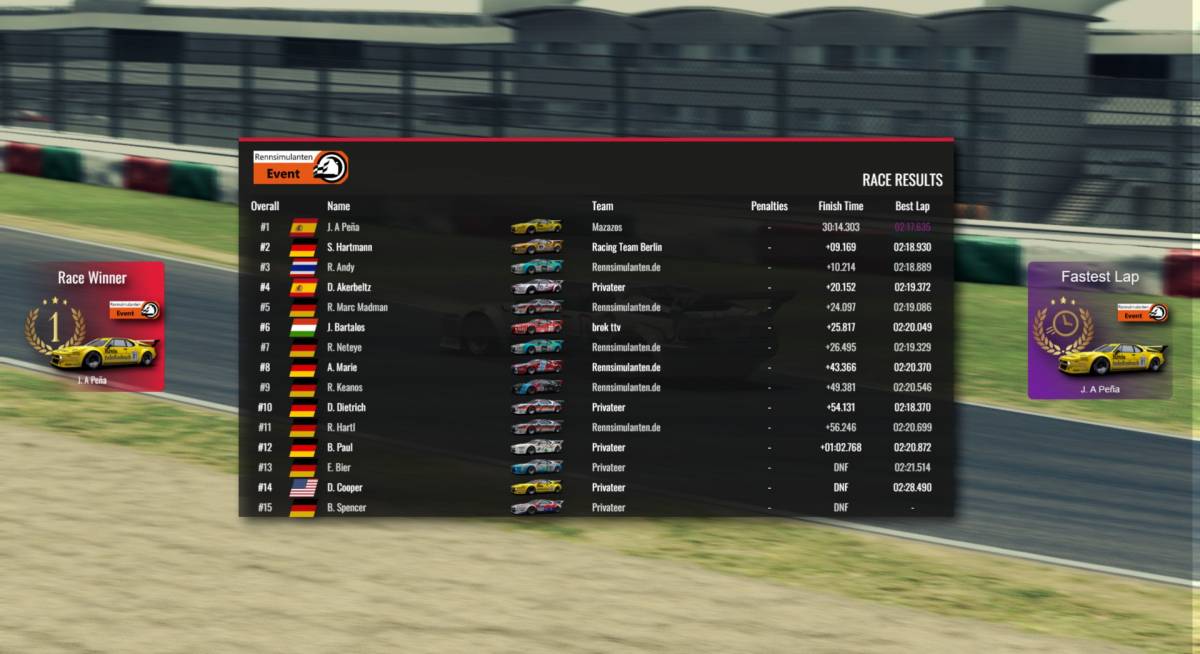Open the Race Winner card

pyautogui.click(x=92, y=327)
